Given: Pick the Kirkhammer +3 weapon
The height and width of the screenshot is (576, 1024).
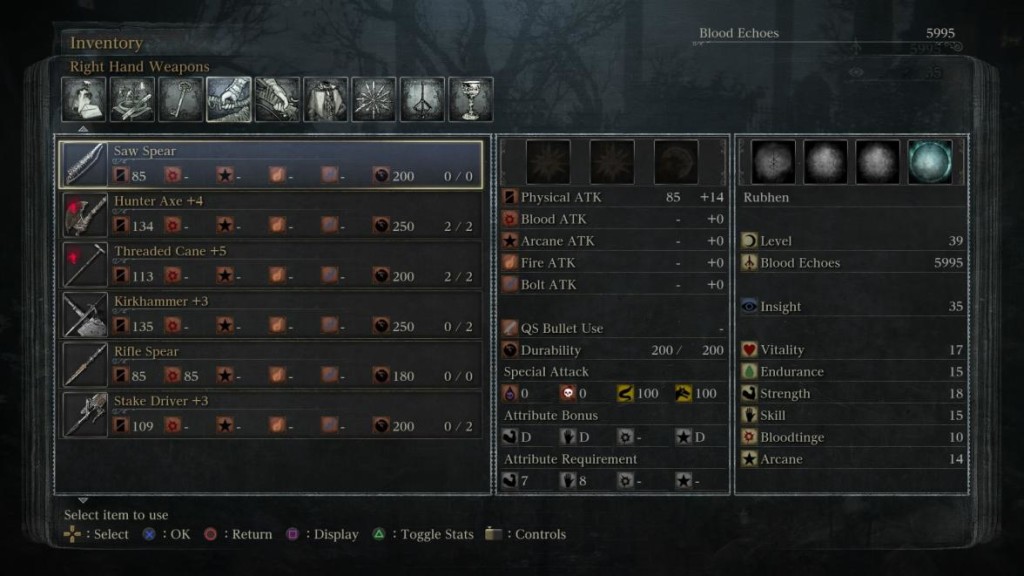Looking at the screenshot, I should pyautogui.click(x=270, y=314).
